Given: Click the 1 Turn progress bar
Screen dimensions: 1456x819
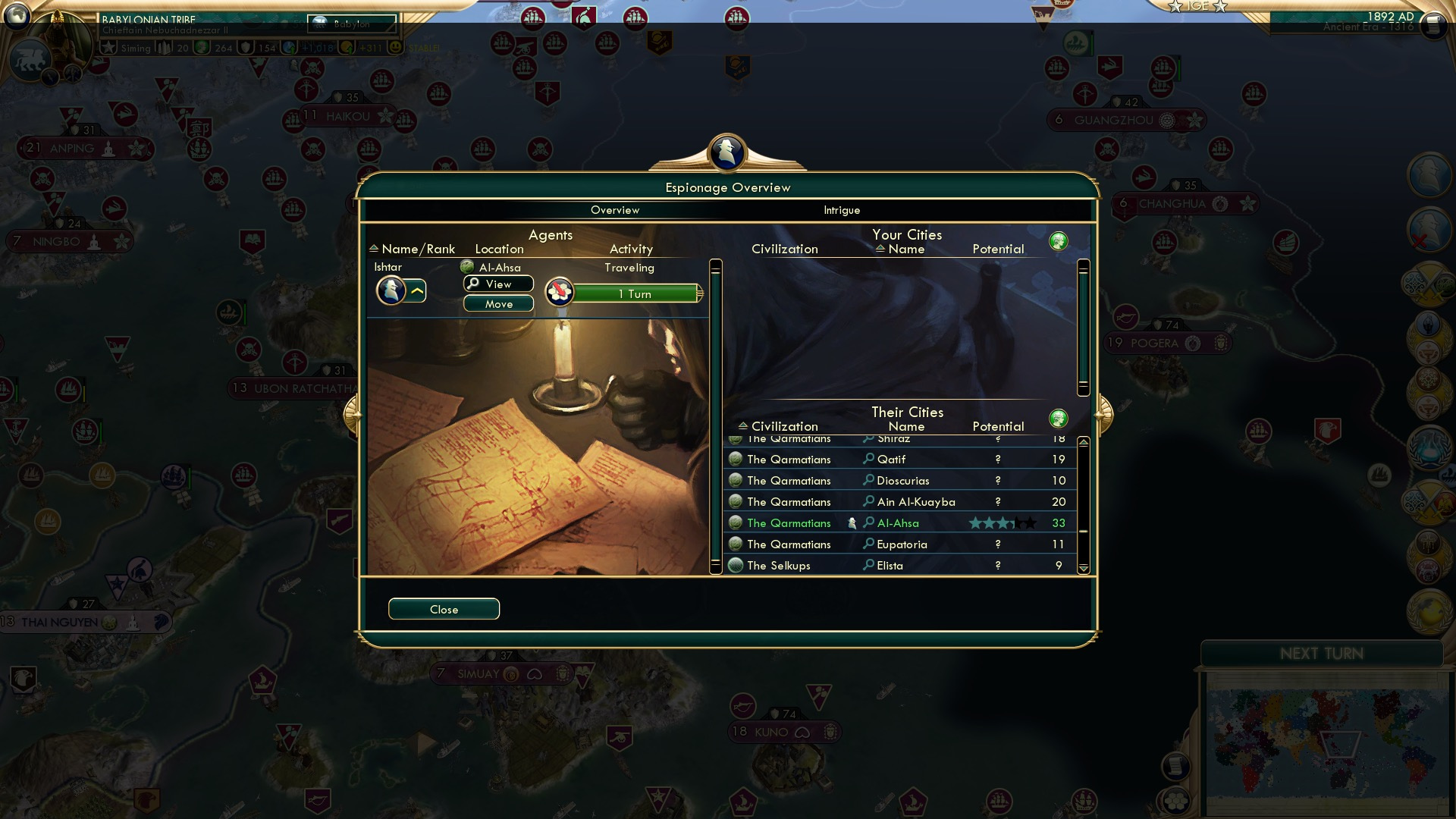Looking at the screenshot, I should coord(634,294).
